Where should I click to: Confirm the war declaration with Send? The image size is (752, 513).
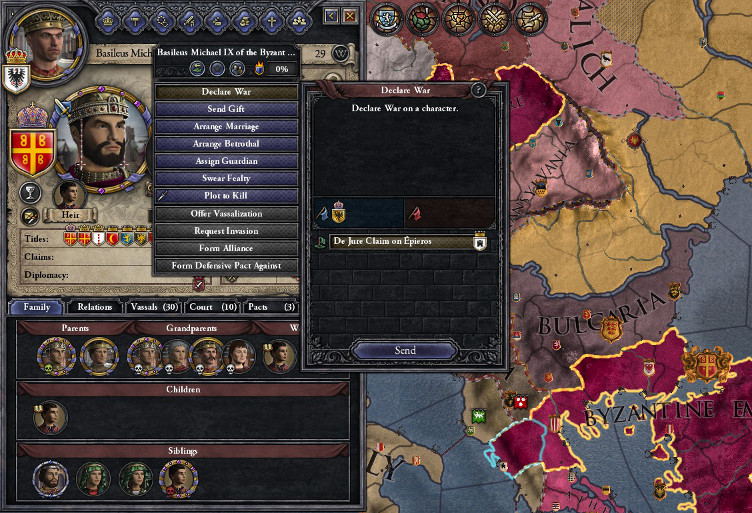[x=405, y=351]
